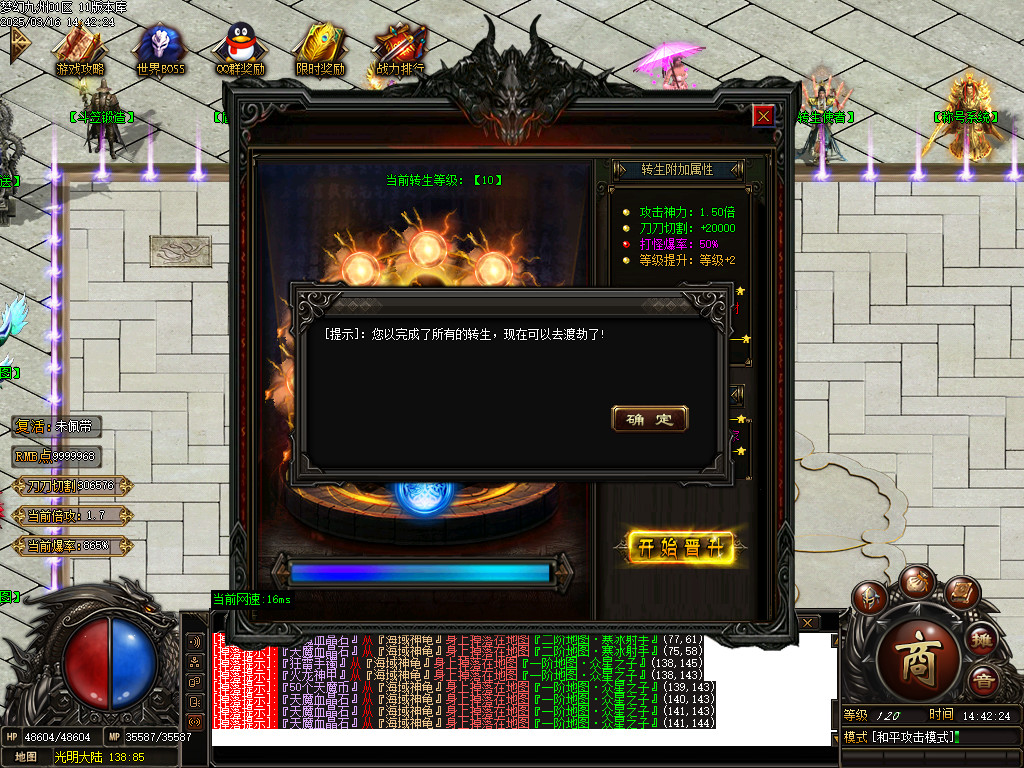Close the rebirth window with the red X

(x=763, y=116)
